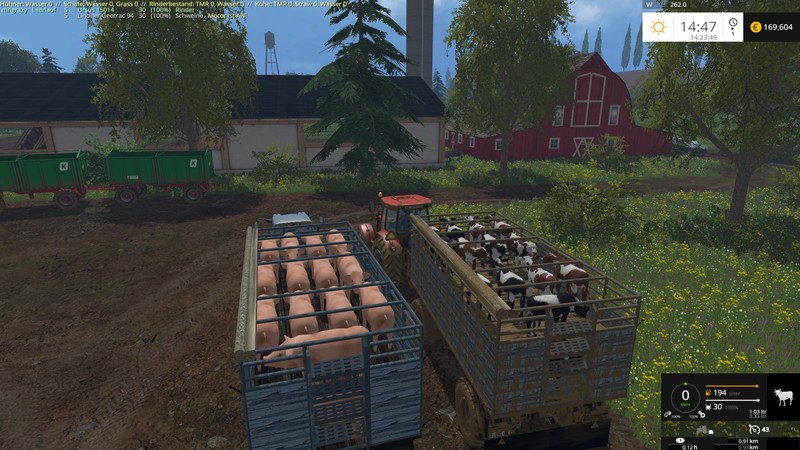Click the euro coin money icon
The image size is (800, 450).
pyautogui.click(x=753, y=27)
